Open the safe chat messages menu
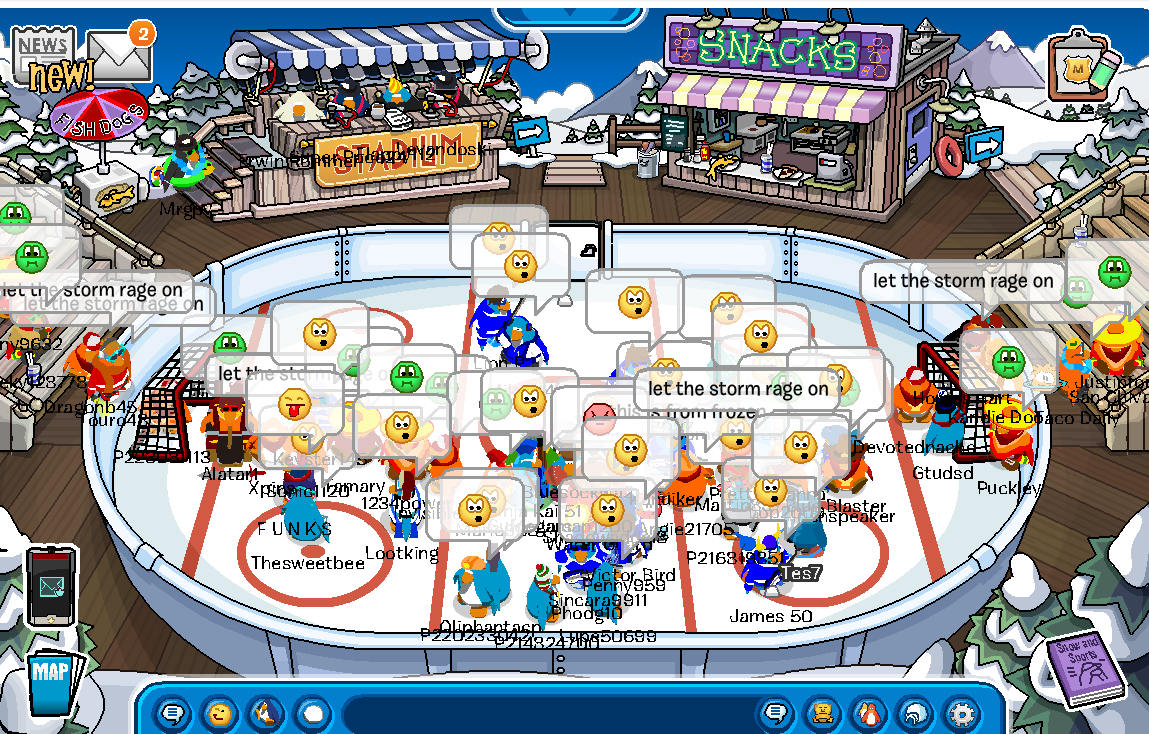This screenshot has width=1149, height=734. click(x=173, y=714)
